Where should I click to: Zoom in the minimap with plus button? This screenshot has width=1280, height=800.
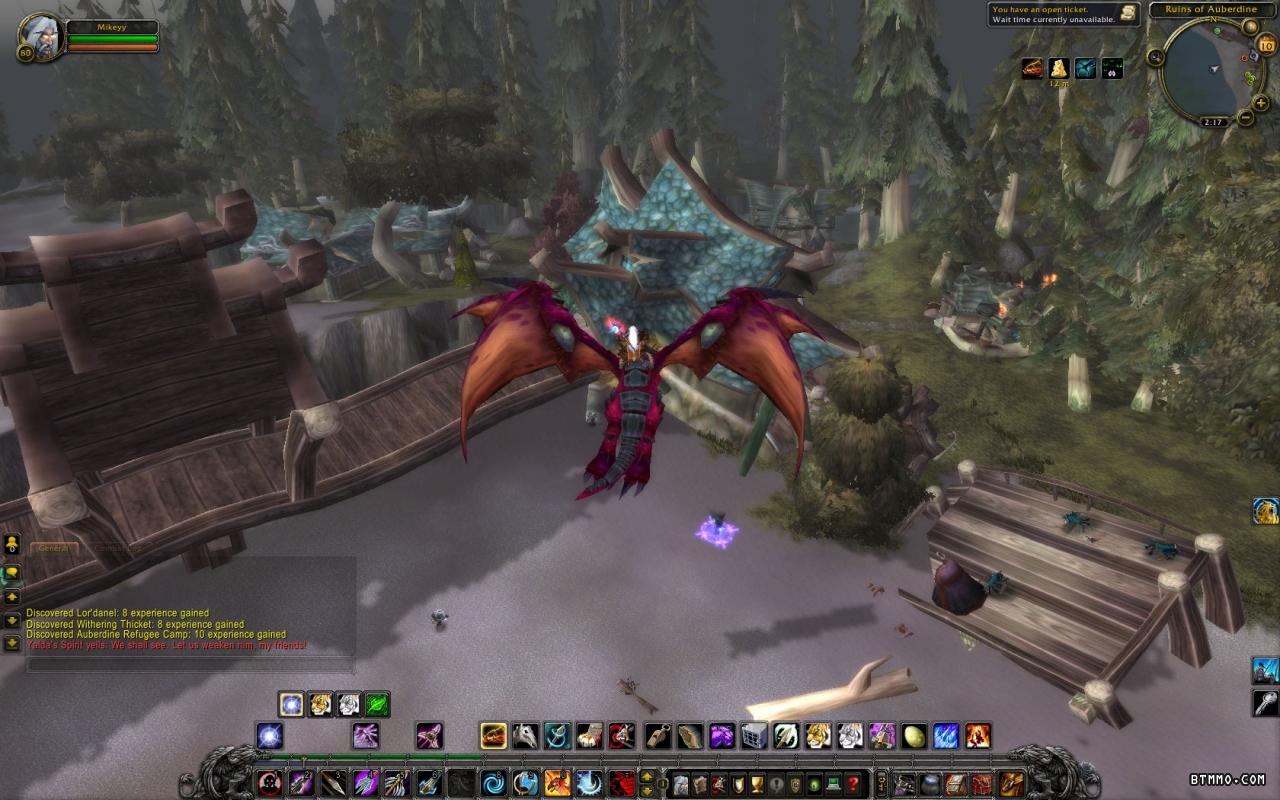(x=1259, y=102)
